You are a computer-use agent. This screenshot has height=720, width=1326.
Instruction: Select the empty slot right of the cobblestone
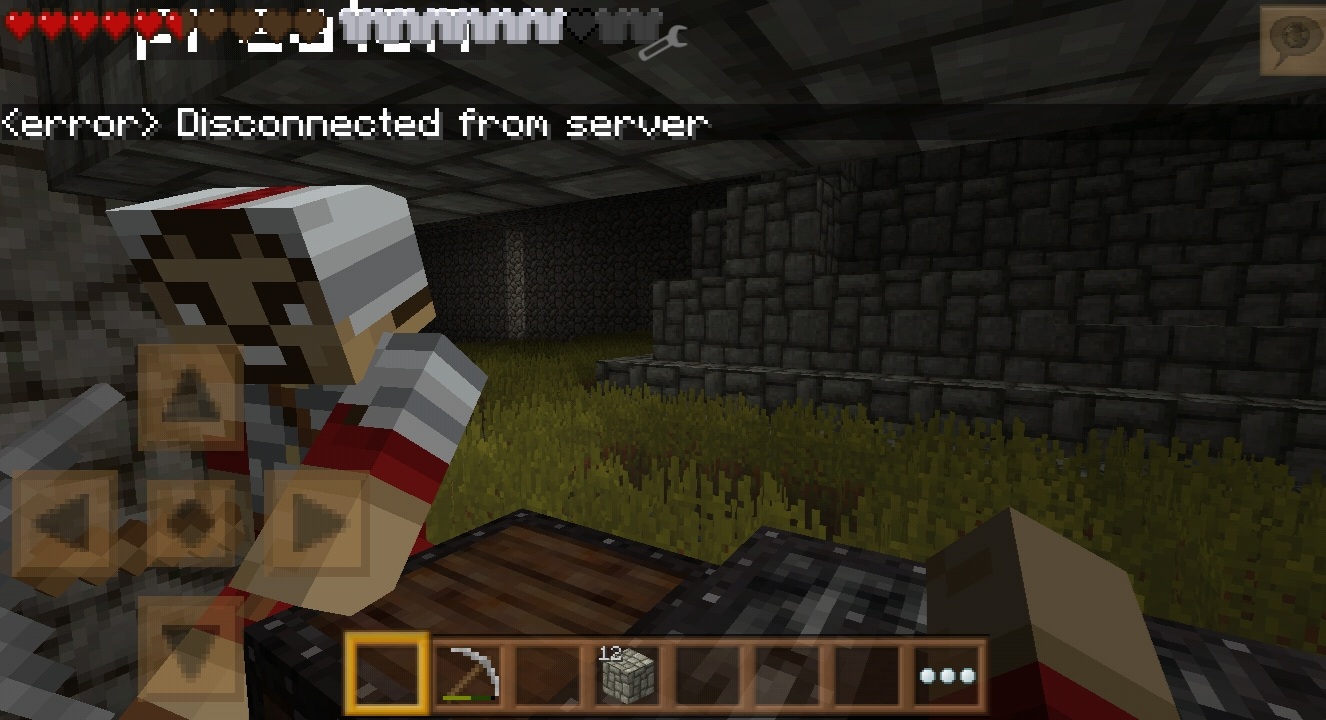[x=706, y=675]
